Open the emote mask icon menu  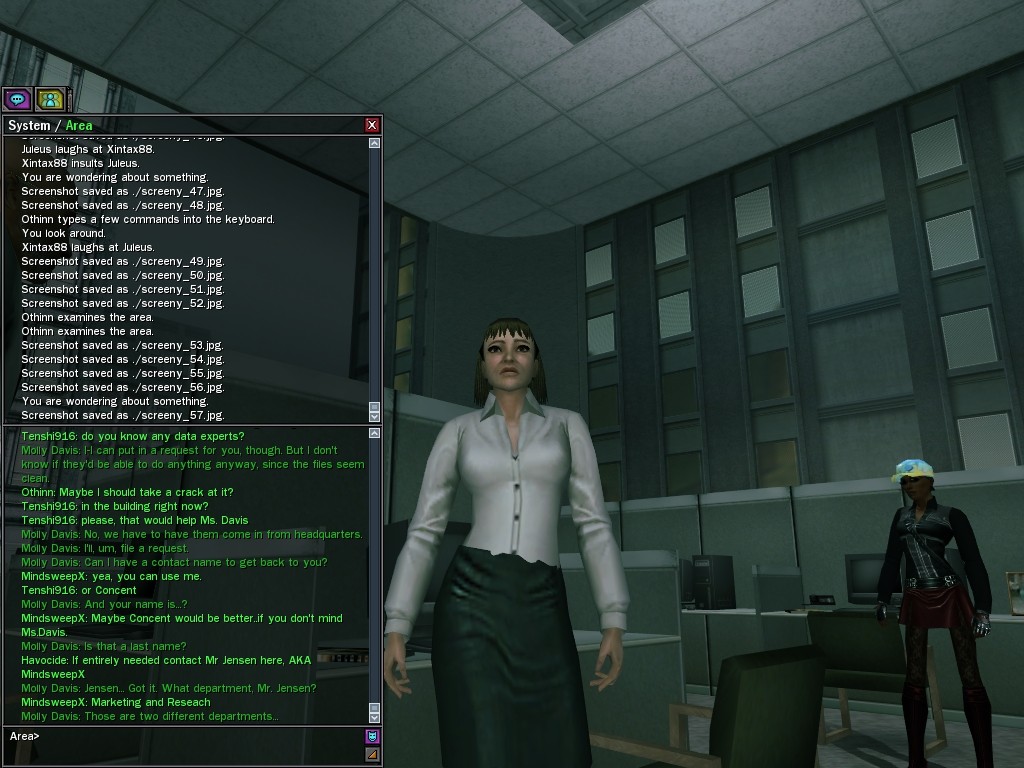pos(372,737)
